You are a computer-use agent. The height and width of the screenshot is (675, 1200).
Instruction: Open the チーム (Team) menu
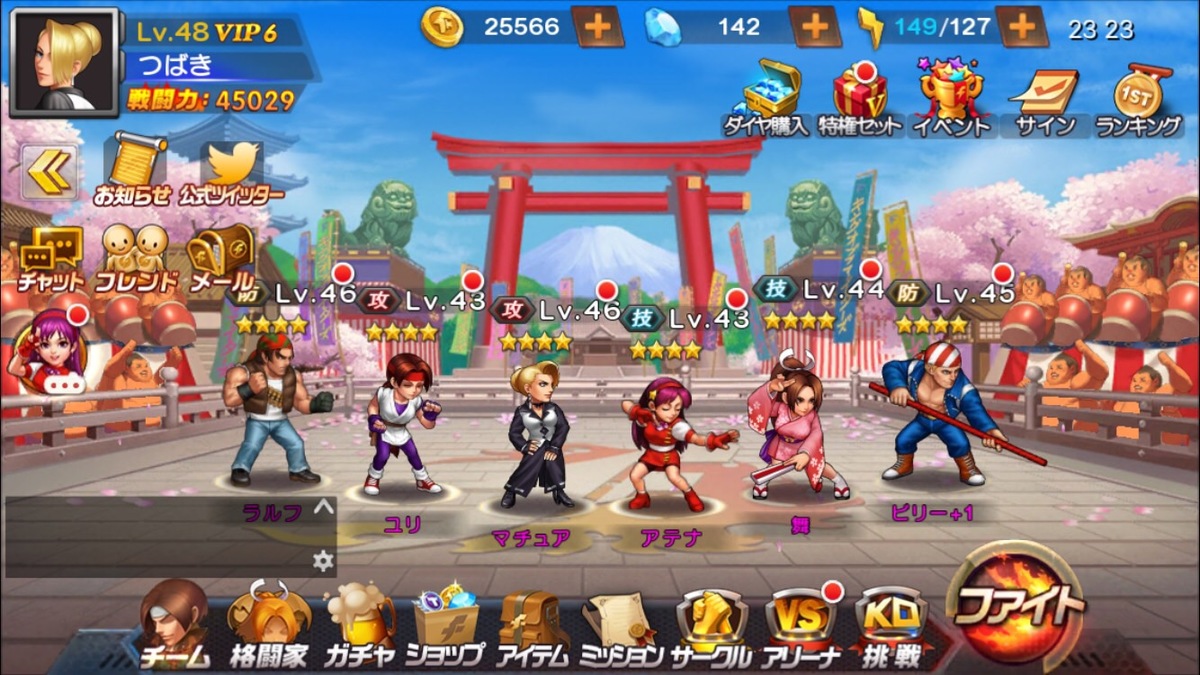tap(174, 625)
